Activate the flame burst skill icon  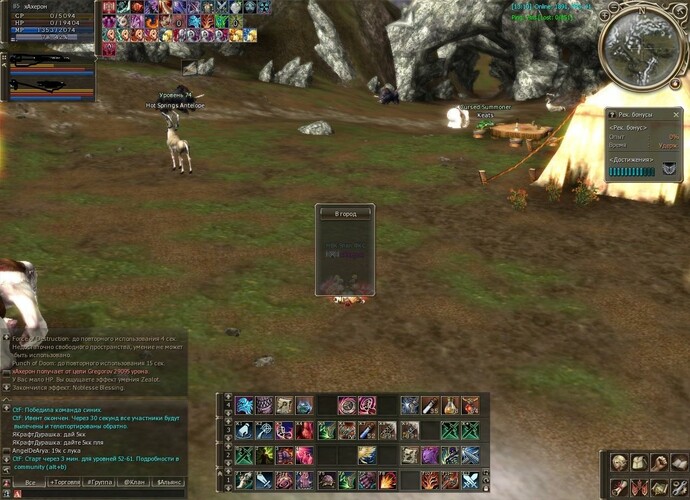pos(387,480)
